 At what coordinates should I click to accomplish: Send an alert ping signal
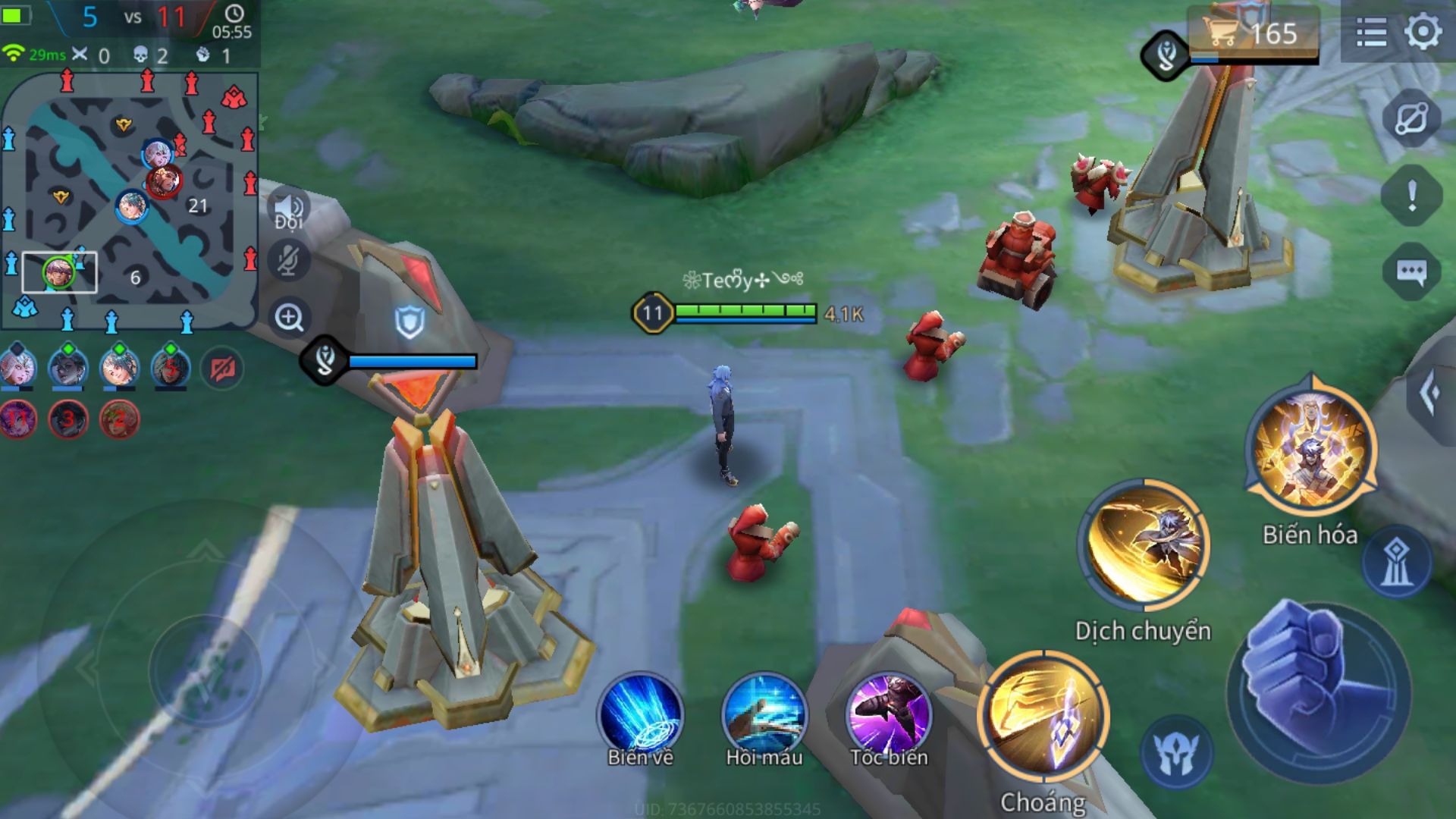[x=1410, y=196]
